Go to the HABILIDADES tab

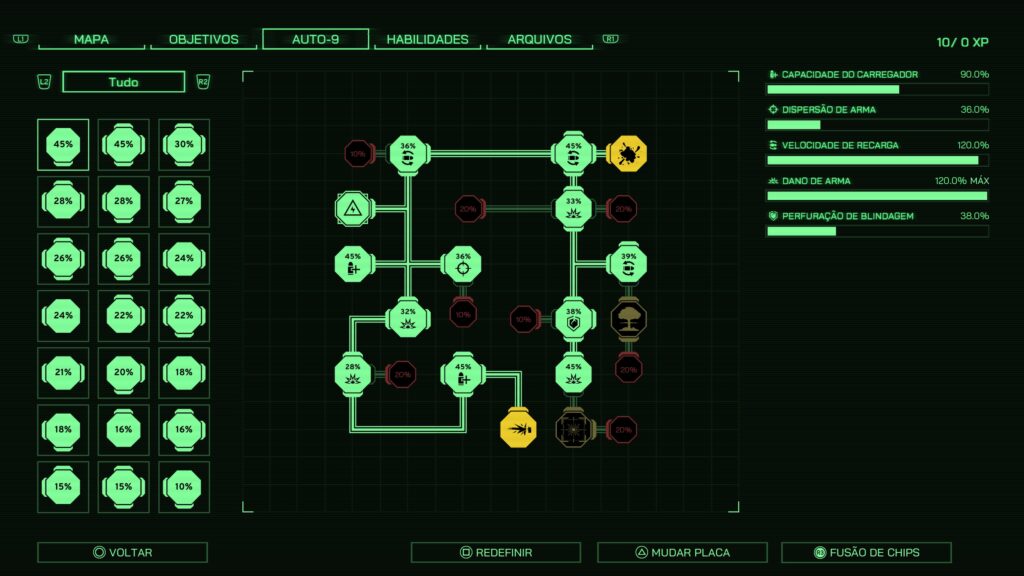pyautogui.click(x=427, y=40)
